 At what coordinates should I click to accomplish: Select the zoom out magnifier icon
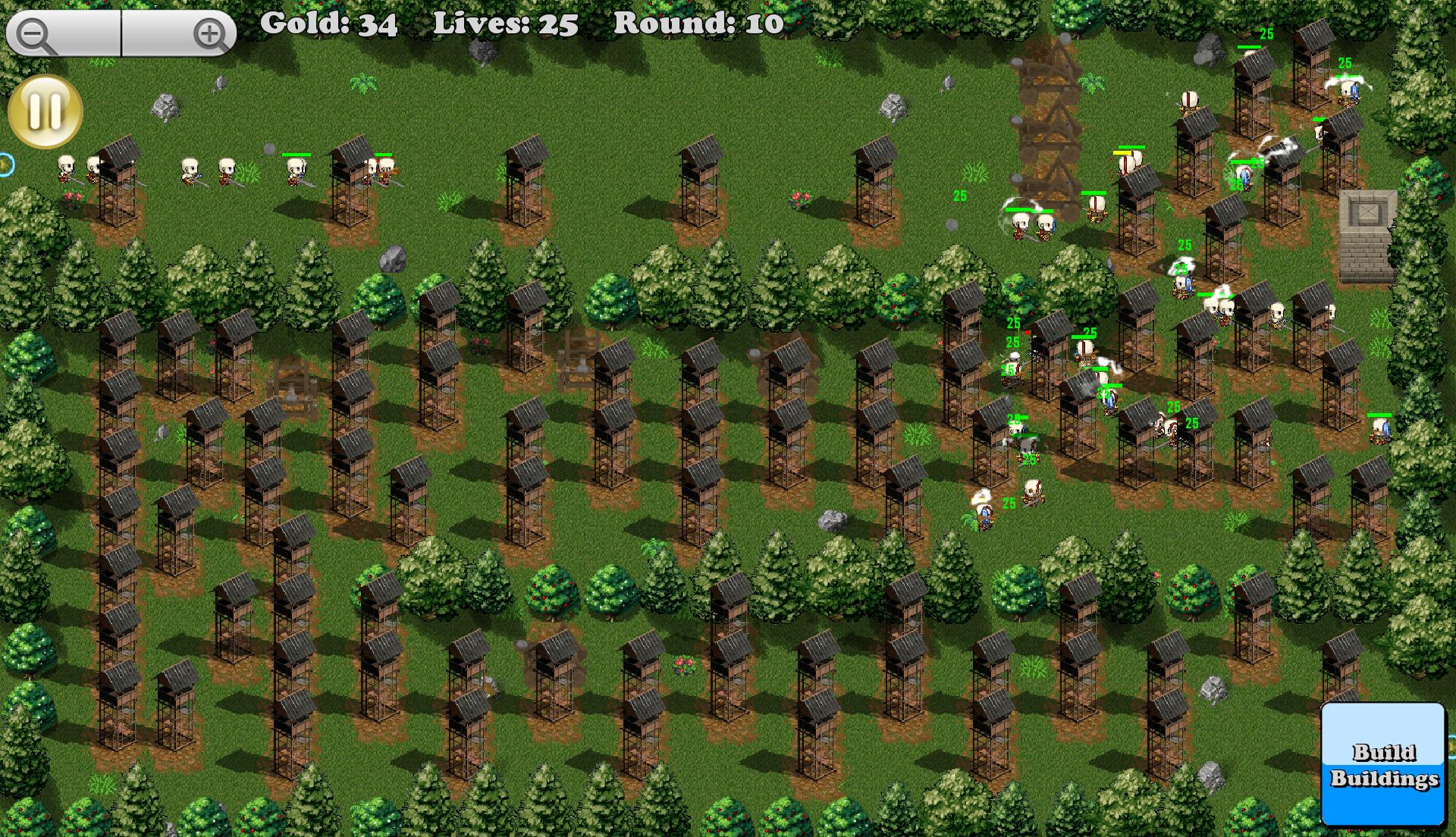click(32, 33)
